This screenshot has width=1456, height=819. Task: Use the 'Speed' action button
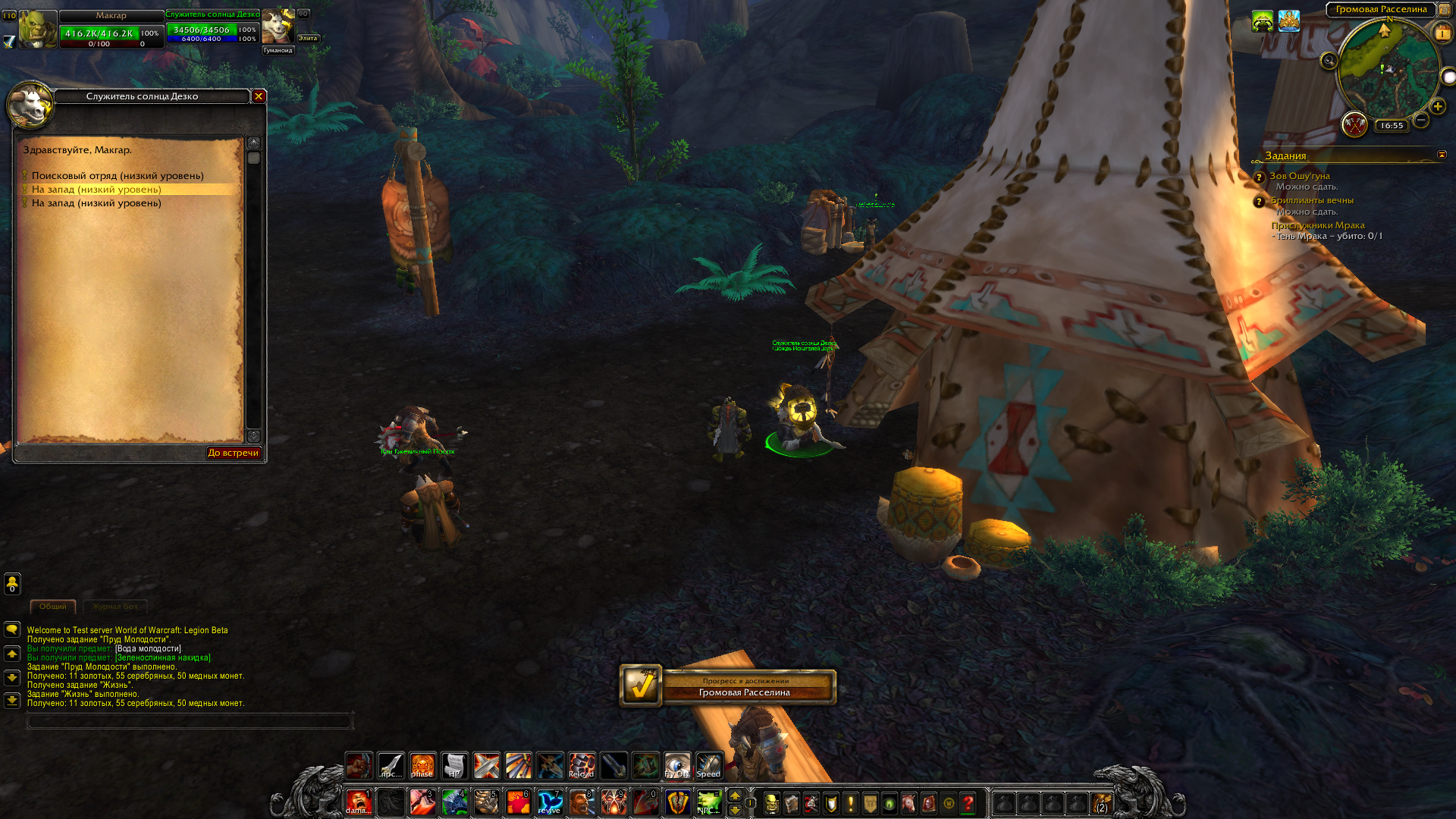point(709,766)
